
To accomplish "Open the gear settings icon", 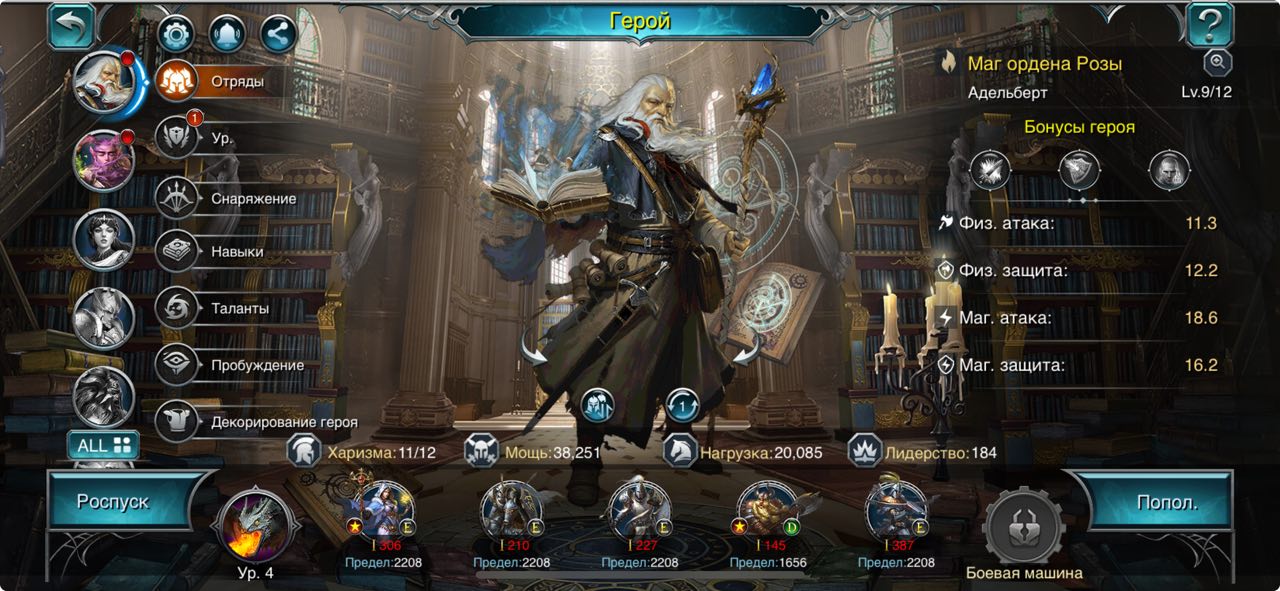I will pos(177,34).
